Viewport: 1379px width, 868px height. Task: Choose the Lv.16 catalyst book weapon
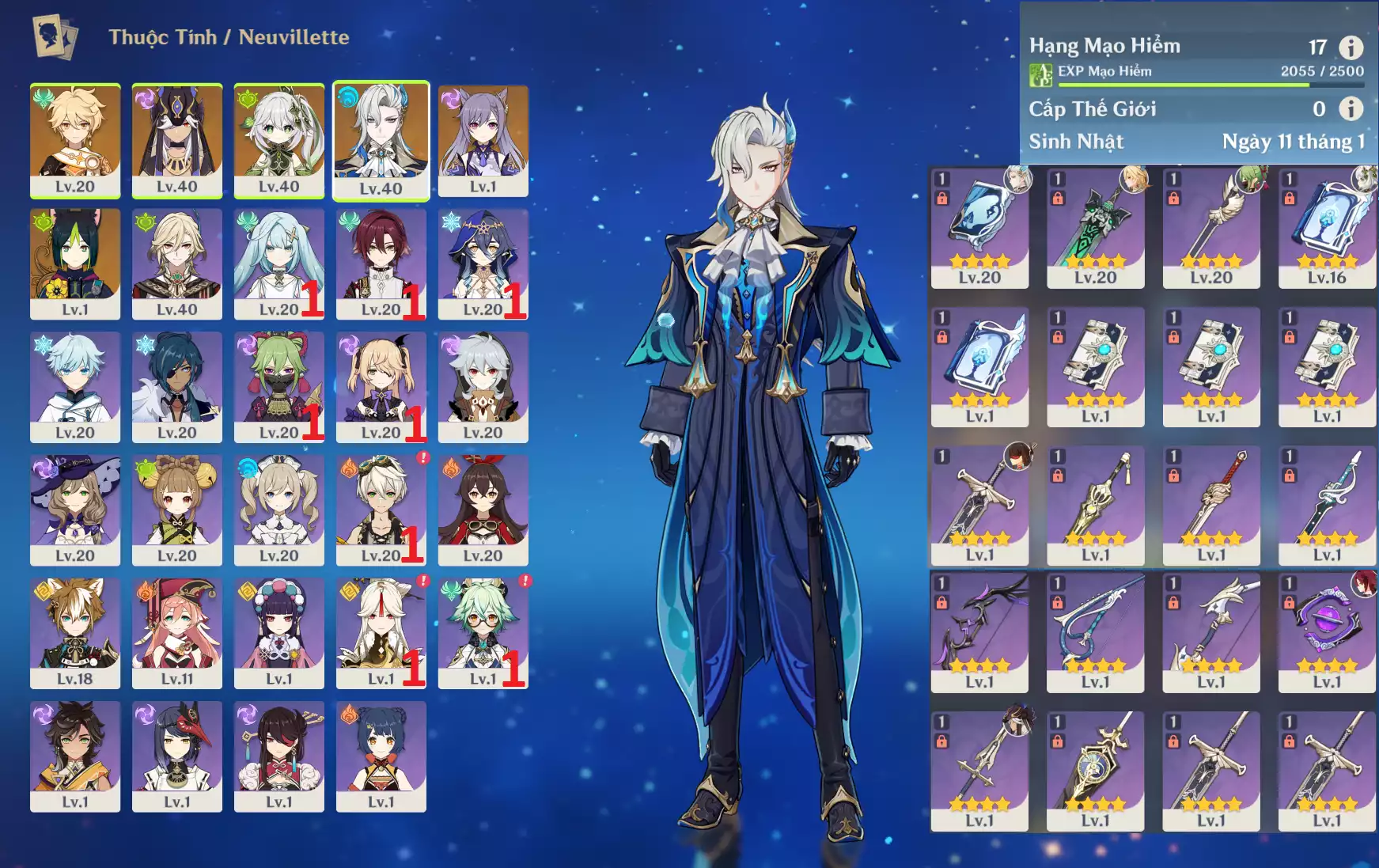coord(1327,228)
